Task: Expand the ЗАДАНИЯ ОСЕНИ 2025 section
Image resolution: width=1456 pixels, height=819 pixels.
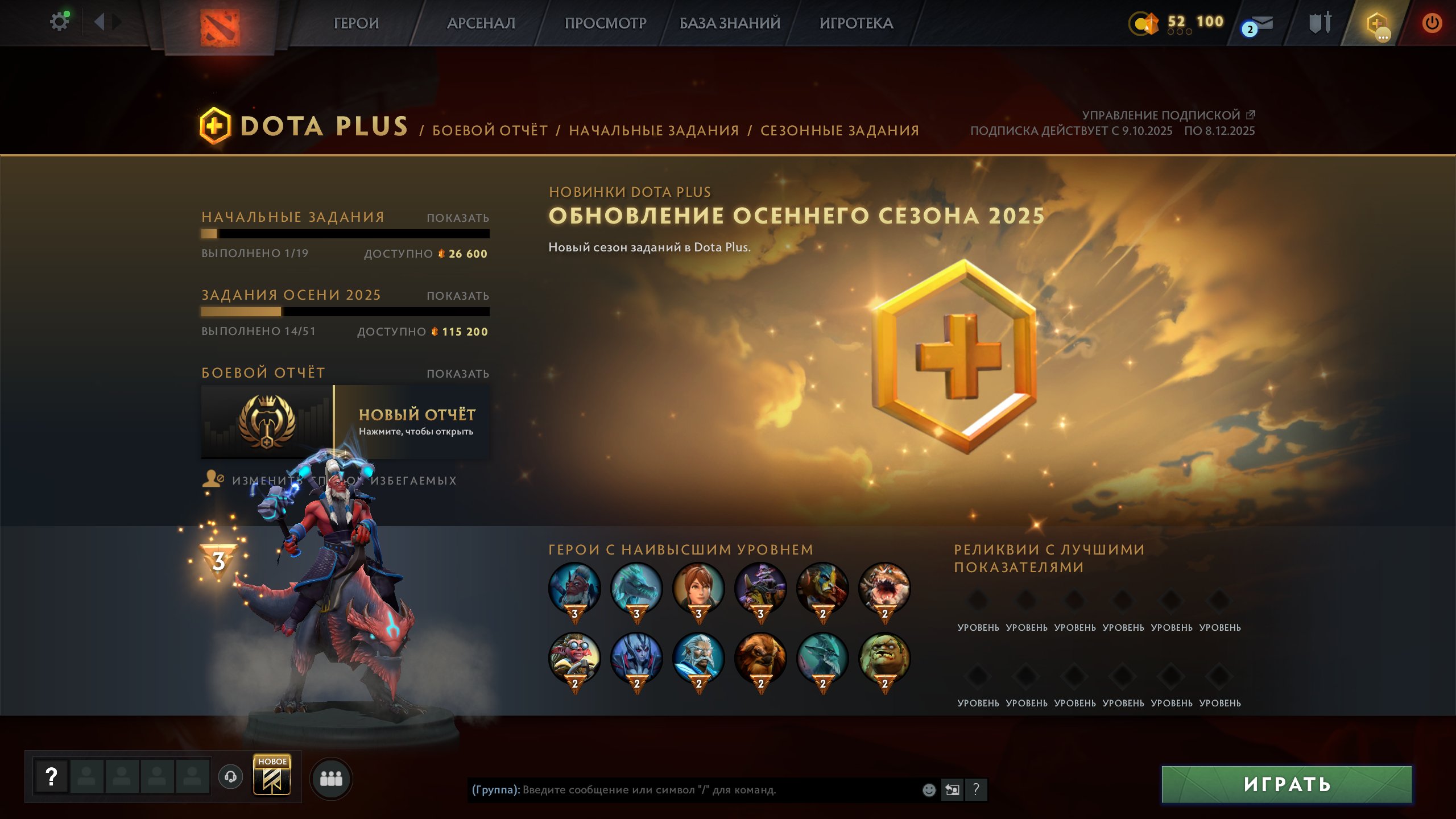Action: [x=457, y=296]
